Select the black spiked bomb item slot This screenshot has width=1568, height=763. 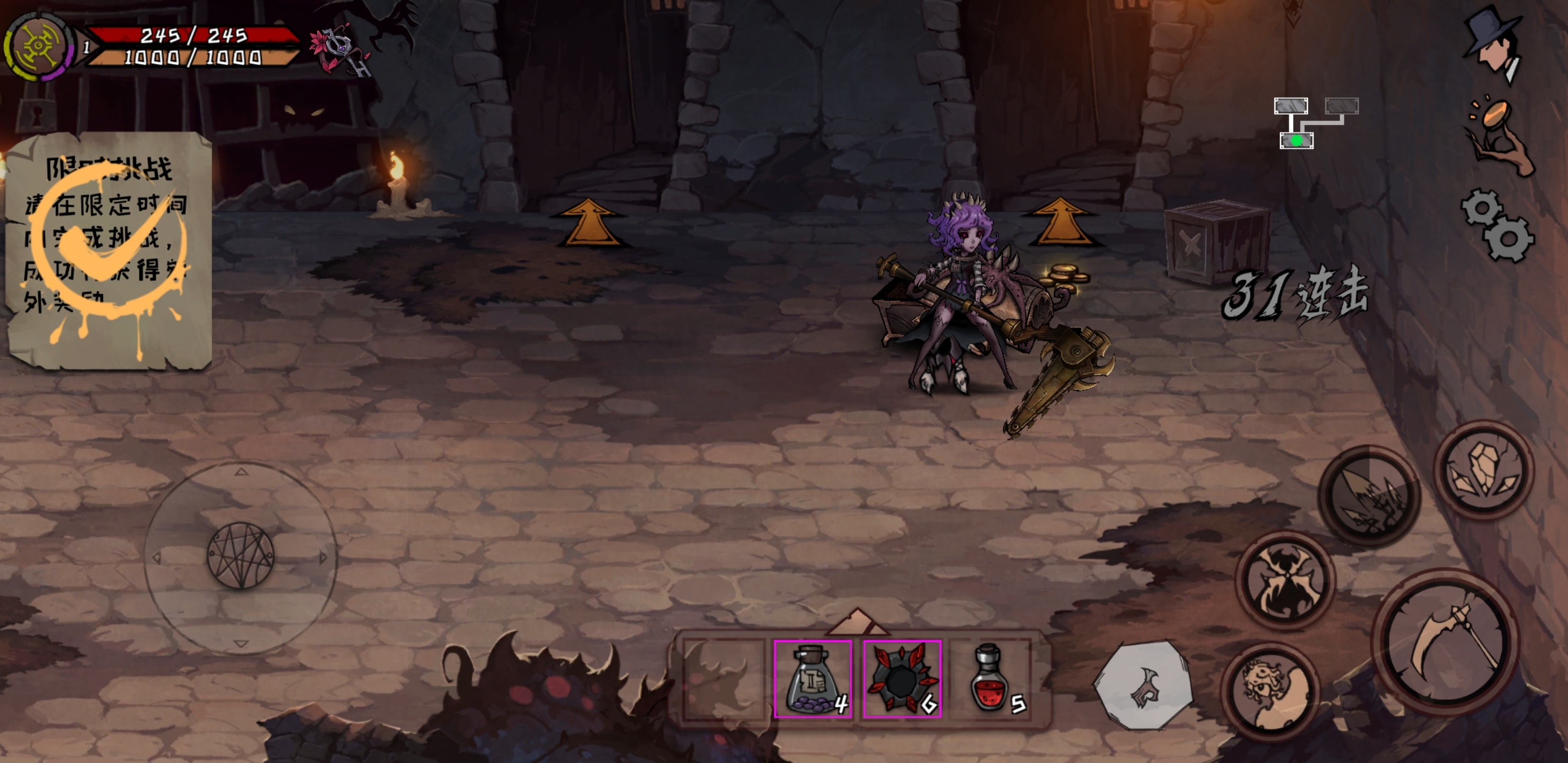point(902,678)
